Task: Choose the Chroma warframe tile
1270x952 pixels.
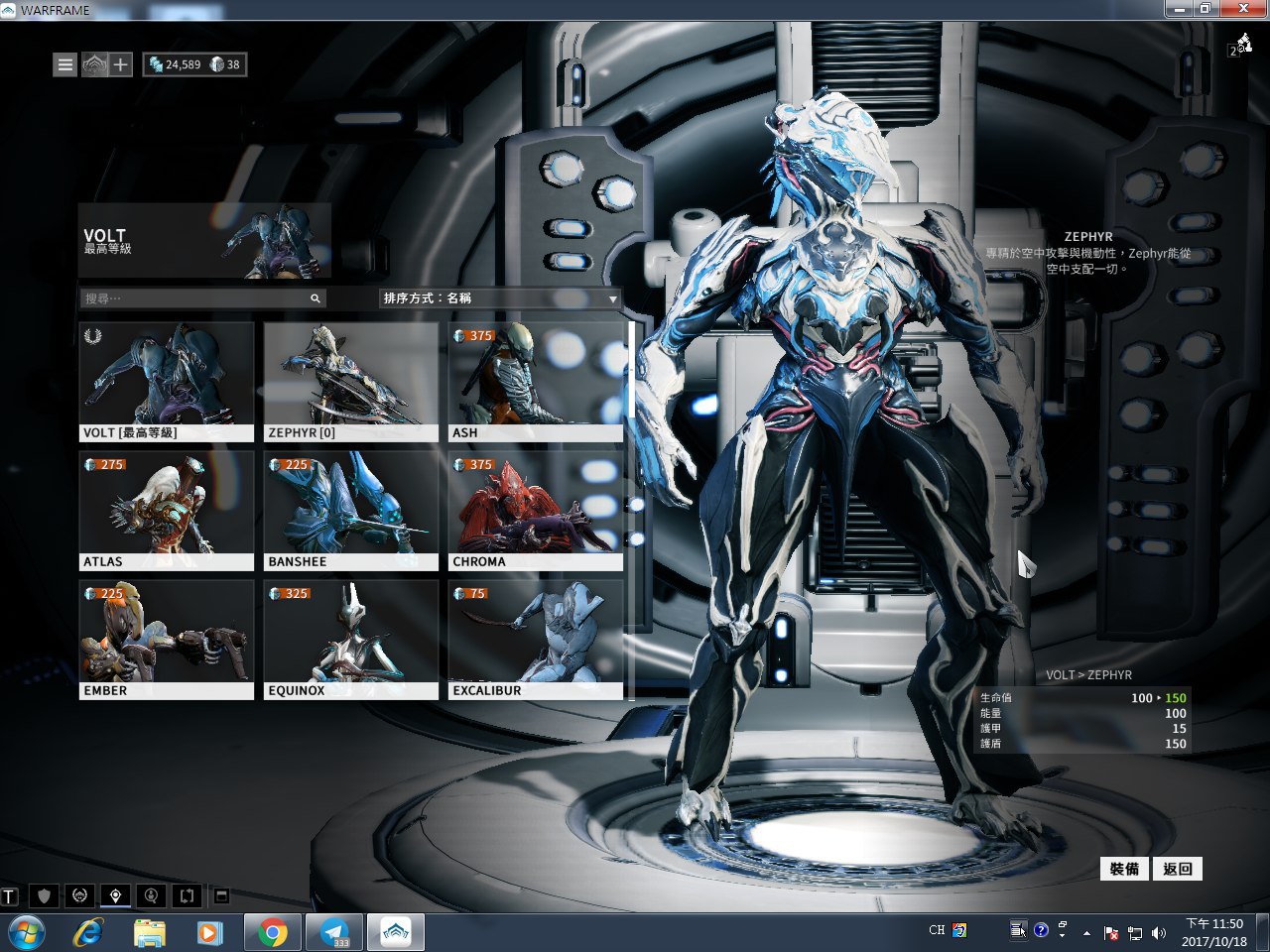Action: [536, 510]
